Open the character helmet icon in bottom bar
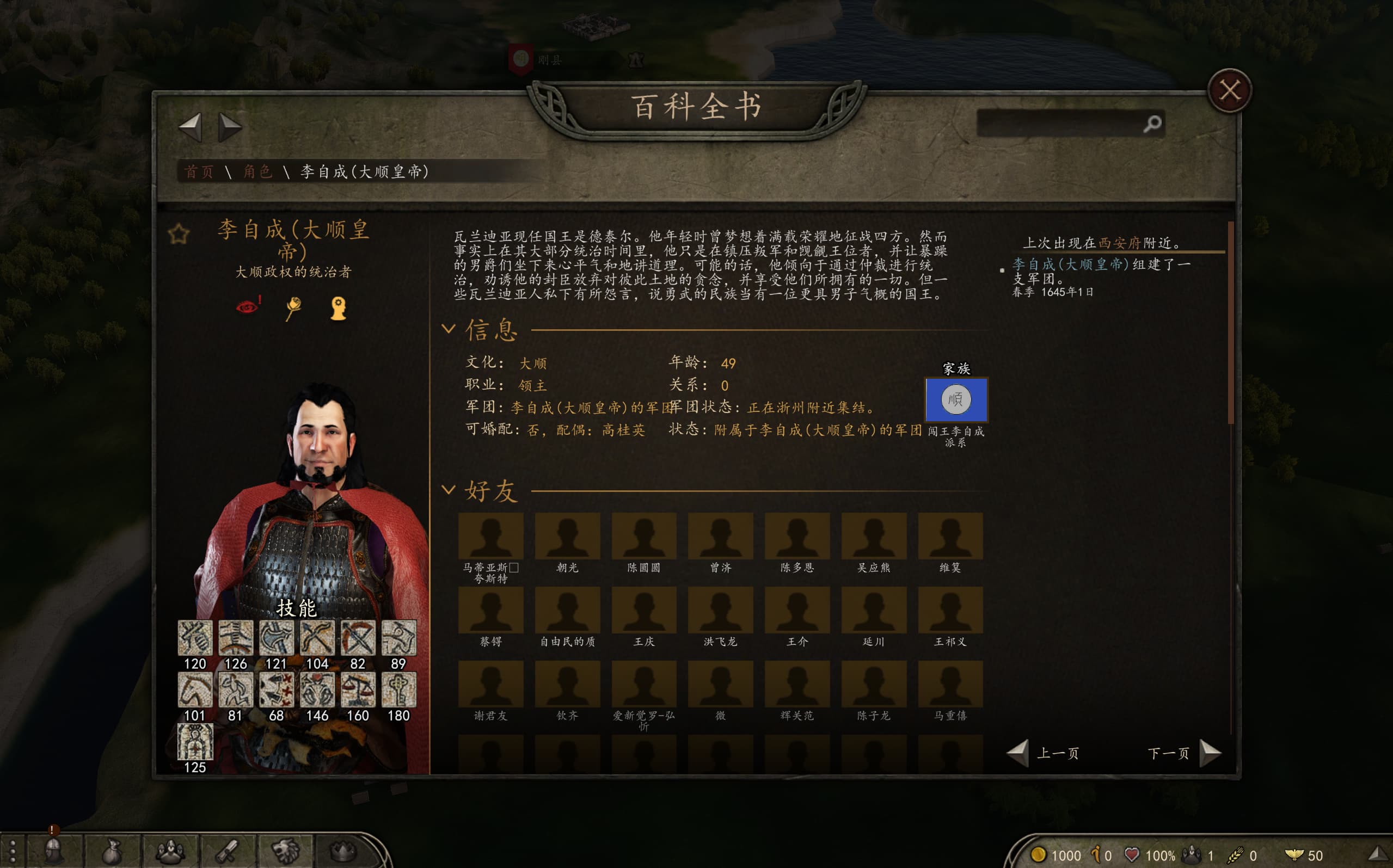This screenshot has height=868, width=1393. [x=54, y=851]
